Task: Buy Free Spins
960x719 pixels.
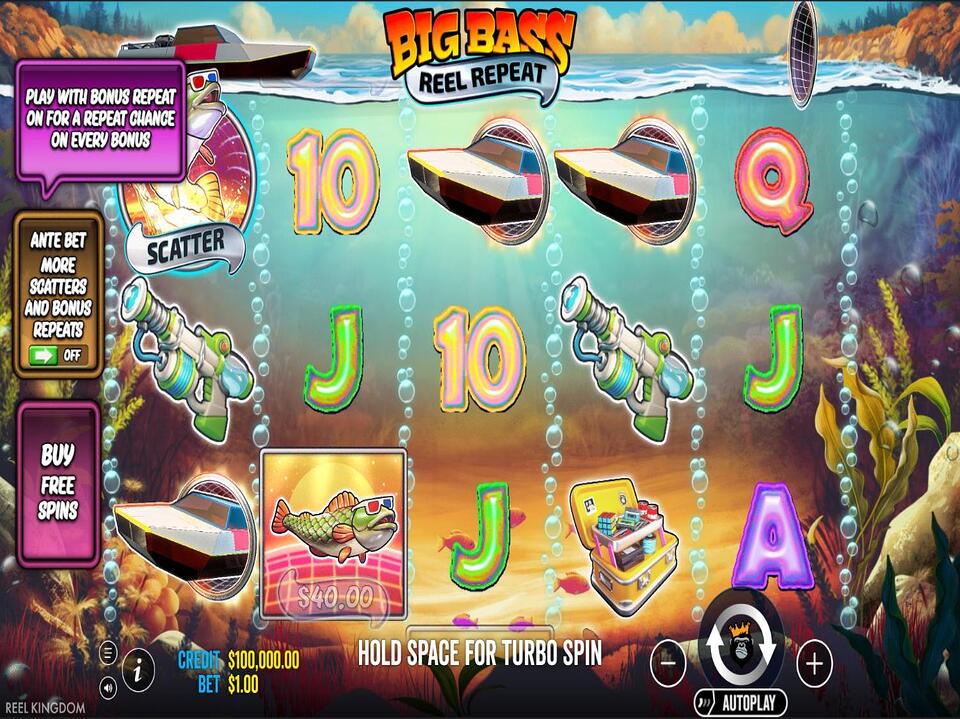Action: pos(58,483)
